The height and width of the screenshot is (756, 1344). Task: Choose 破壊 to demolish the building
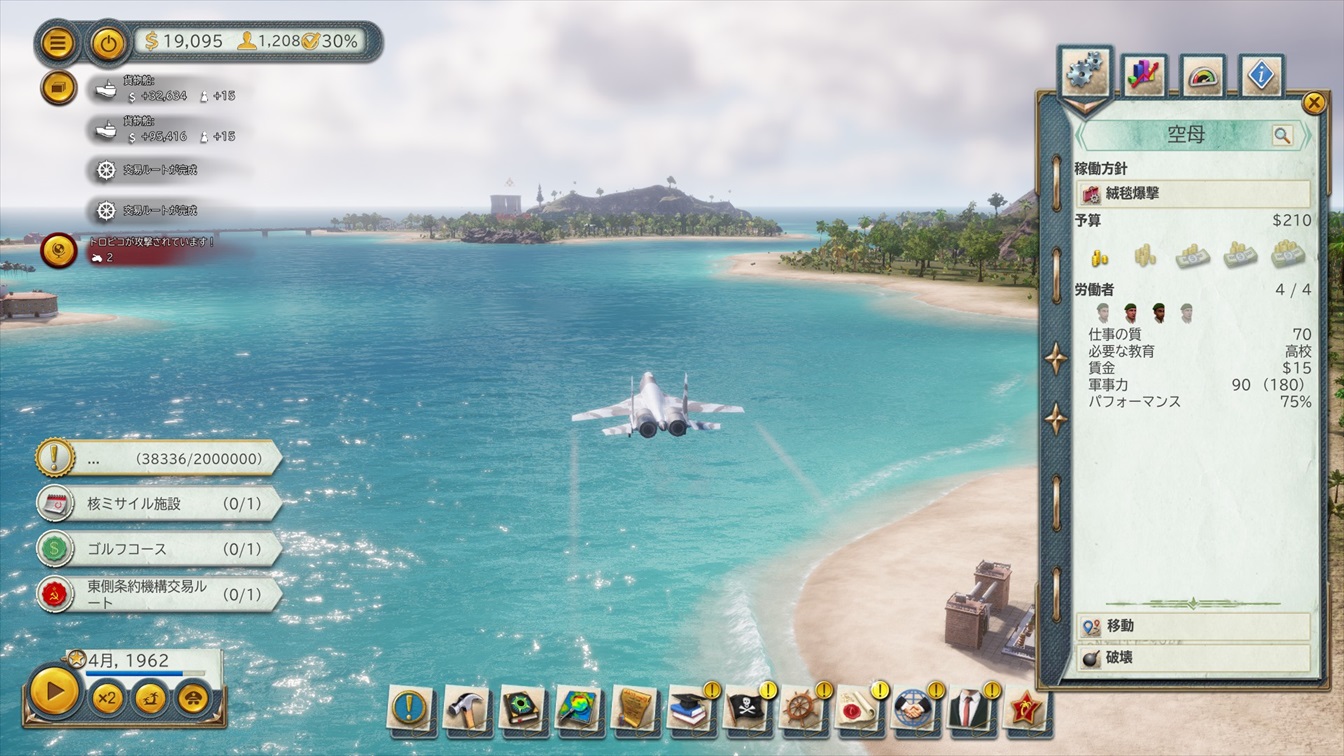point(1193,658)
